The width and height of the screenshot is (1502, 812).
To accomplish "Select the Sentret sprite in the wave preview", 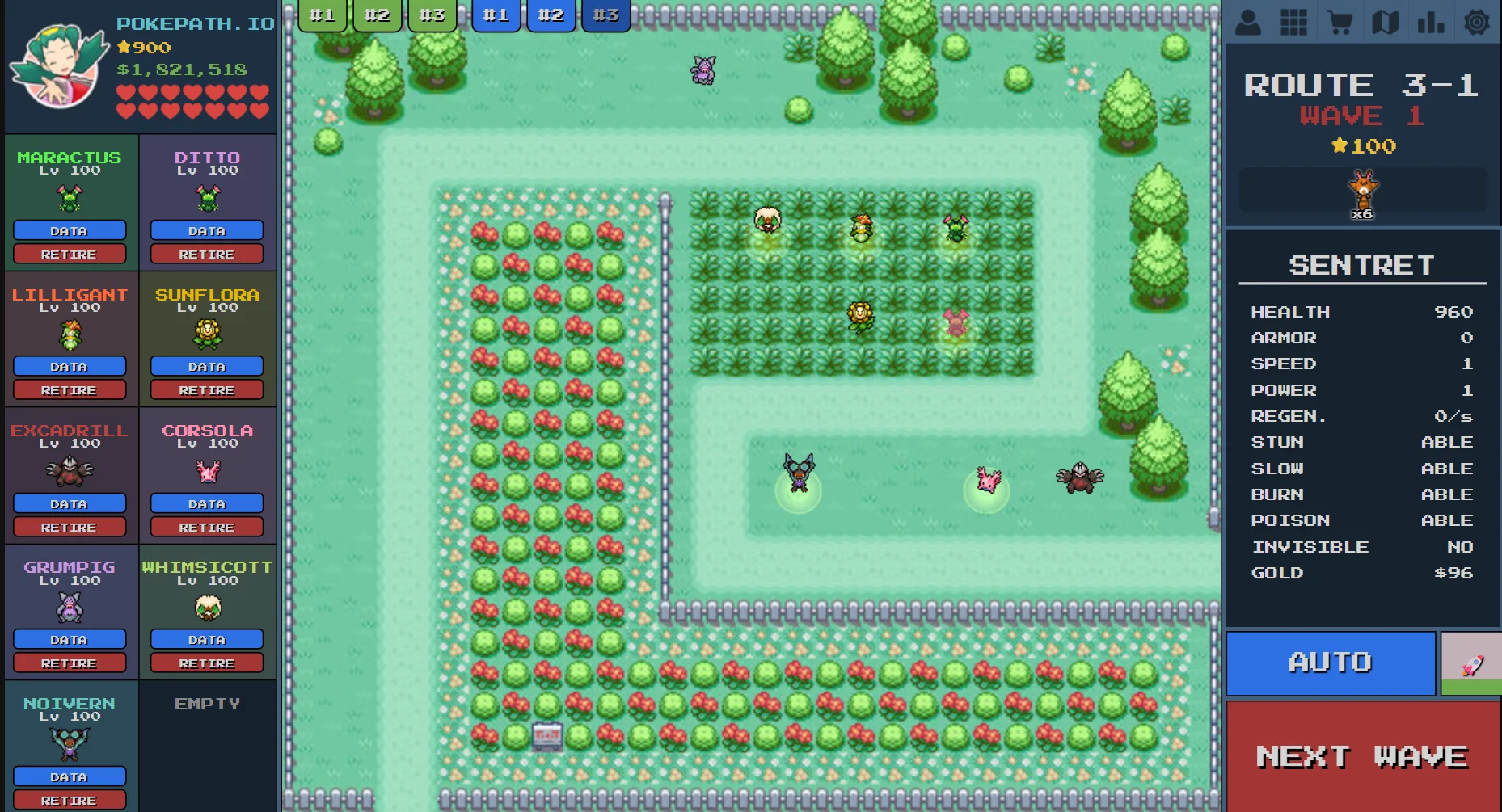I will click(x=1361, y=187).
